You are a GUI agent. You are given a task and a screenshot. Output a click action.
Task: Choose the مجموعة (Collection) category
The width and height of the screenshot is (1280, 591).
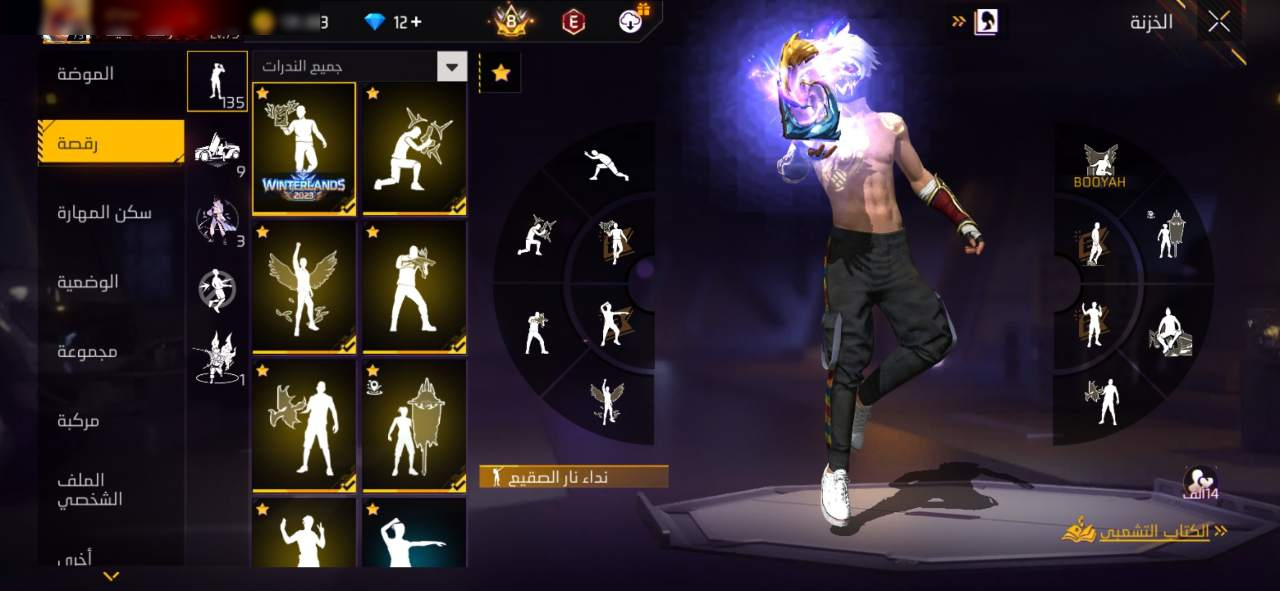87,351
